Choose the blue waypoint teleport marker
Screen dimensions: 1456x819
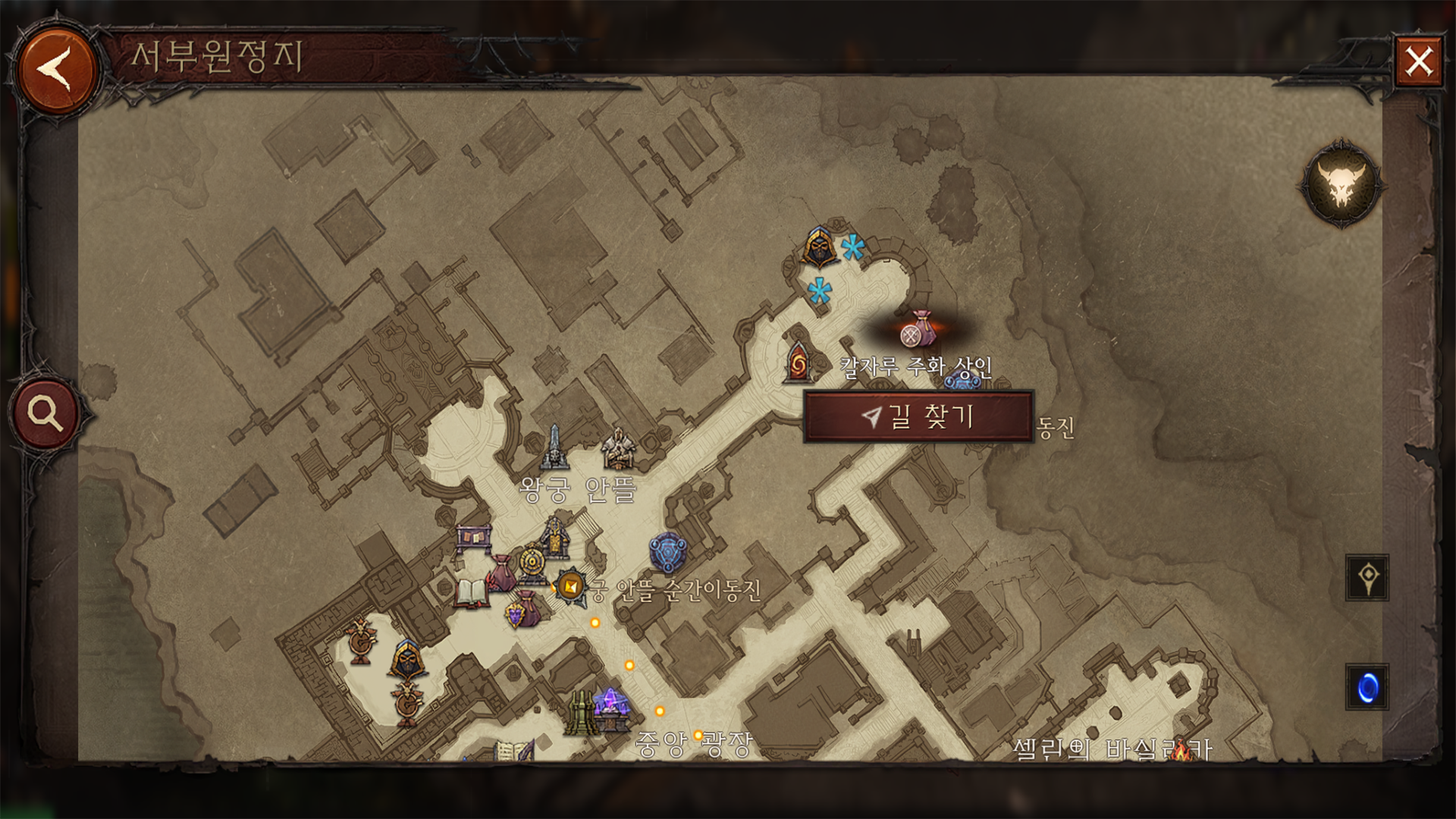667,551
